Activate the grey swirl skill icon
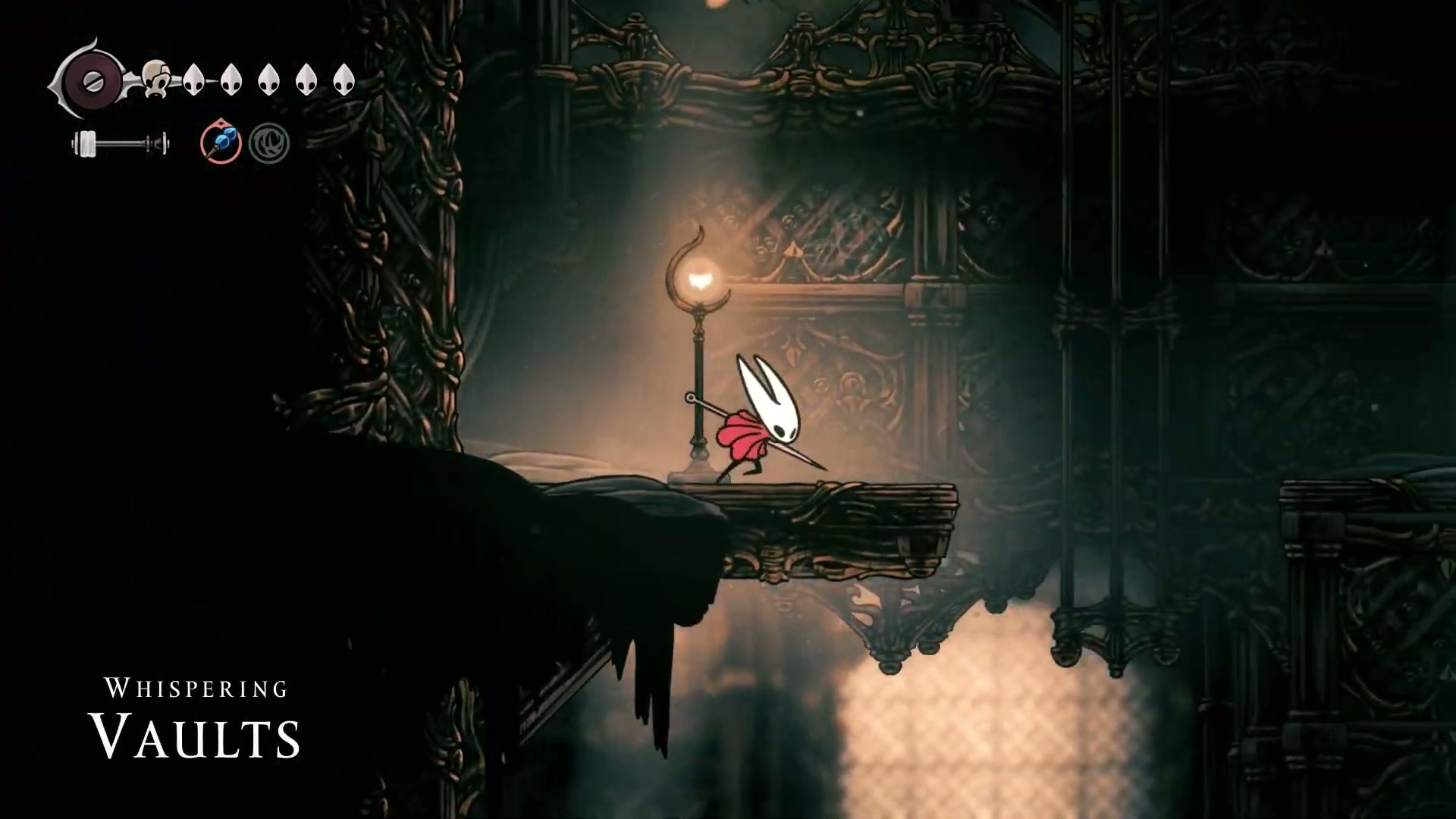1456x819 pixels. coord(268,143)
